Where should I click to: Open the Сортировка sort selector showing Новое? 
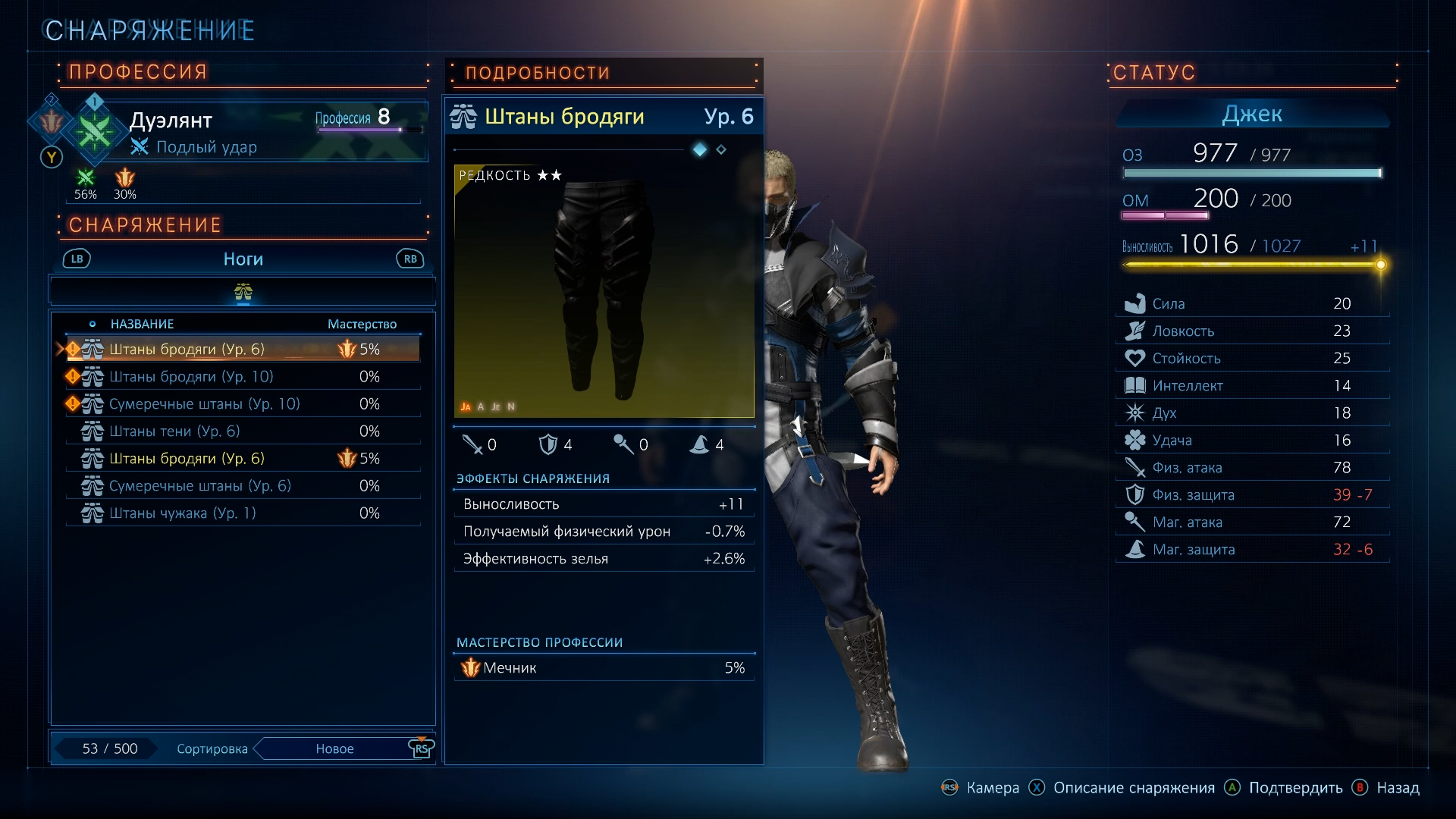(x=334, y=748)
